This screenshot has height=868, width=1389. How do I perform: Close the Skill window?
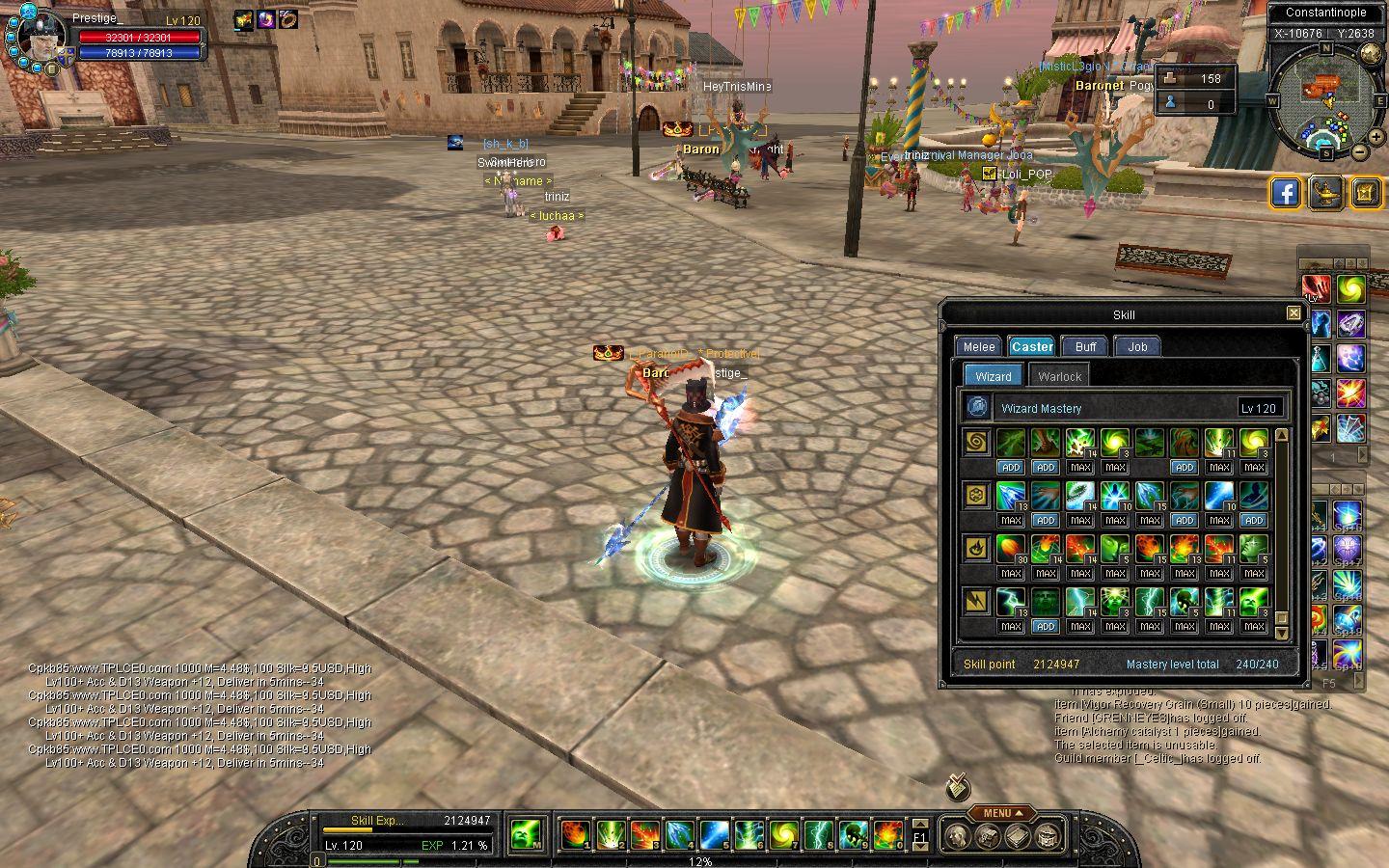[1294, 313]
